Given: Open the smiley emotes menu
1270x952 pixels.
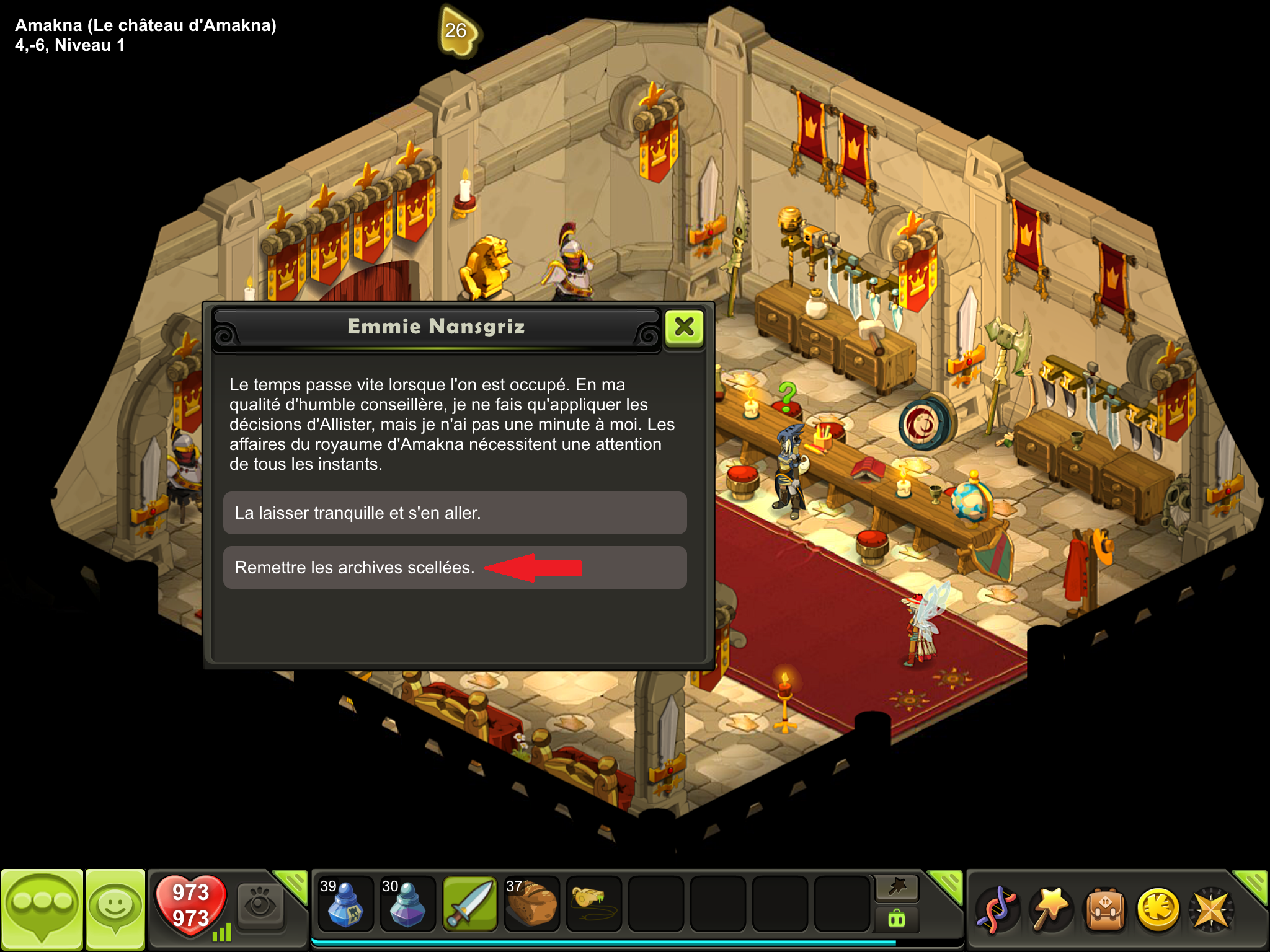Looking at the screenshot, I should coord(115,908).
